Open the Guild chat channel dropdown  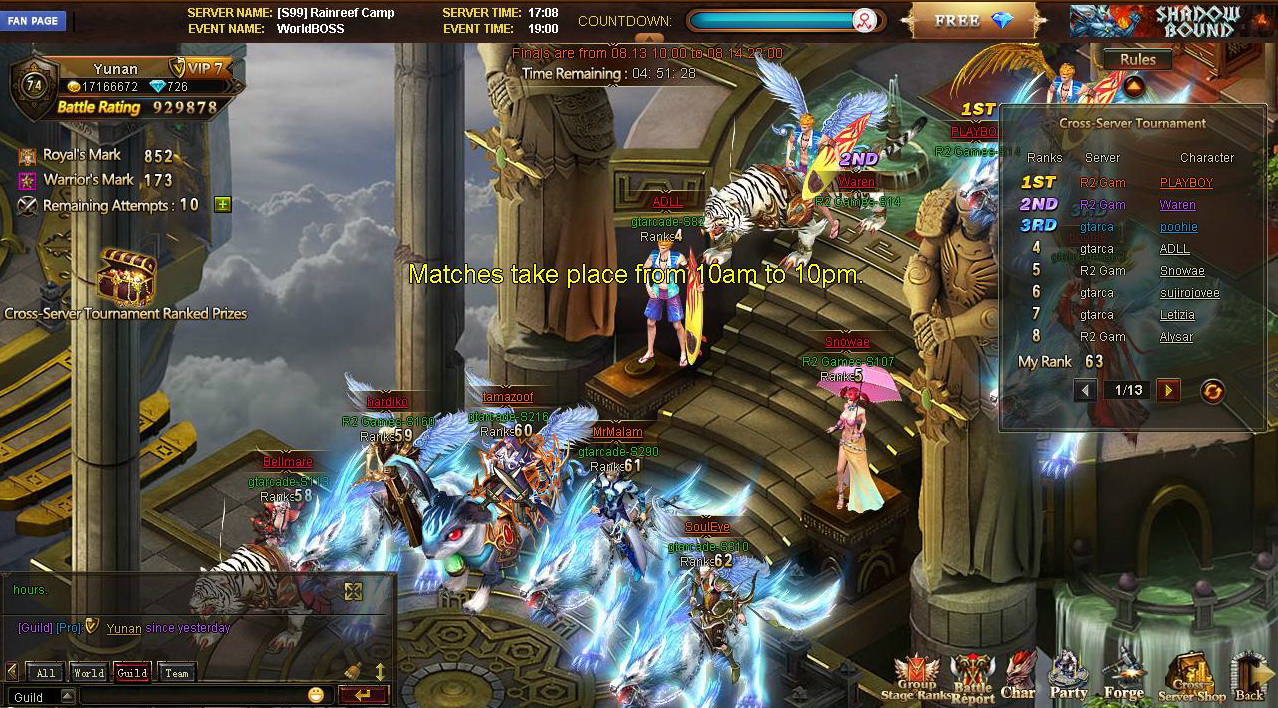click(x=68, y=696)
